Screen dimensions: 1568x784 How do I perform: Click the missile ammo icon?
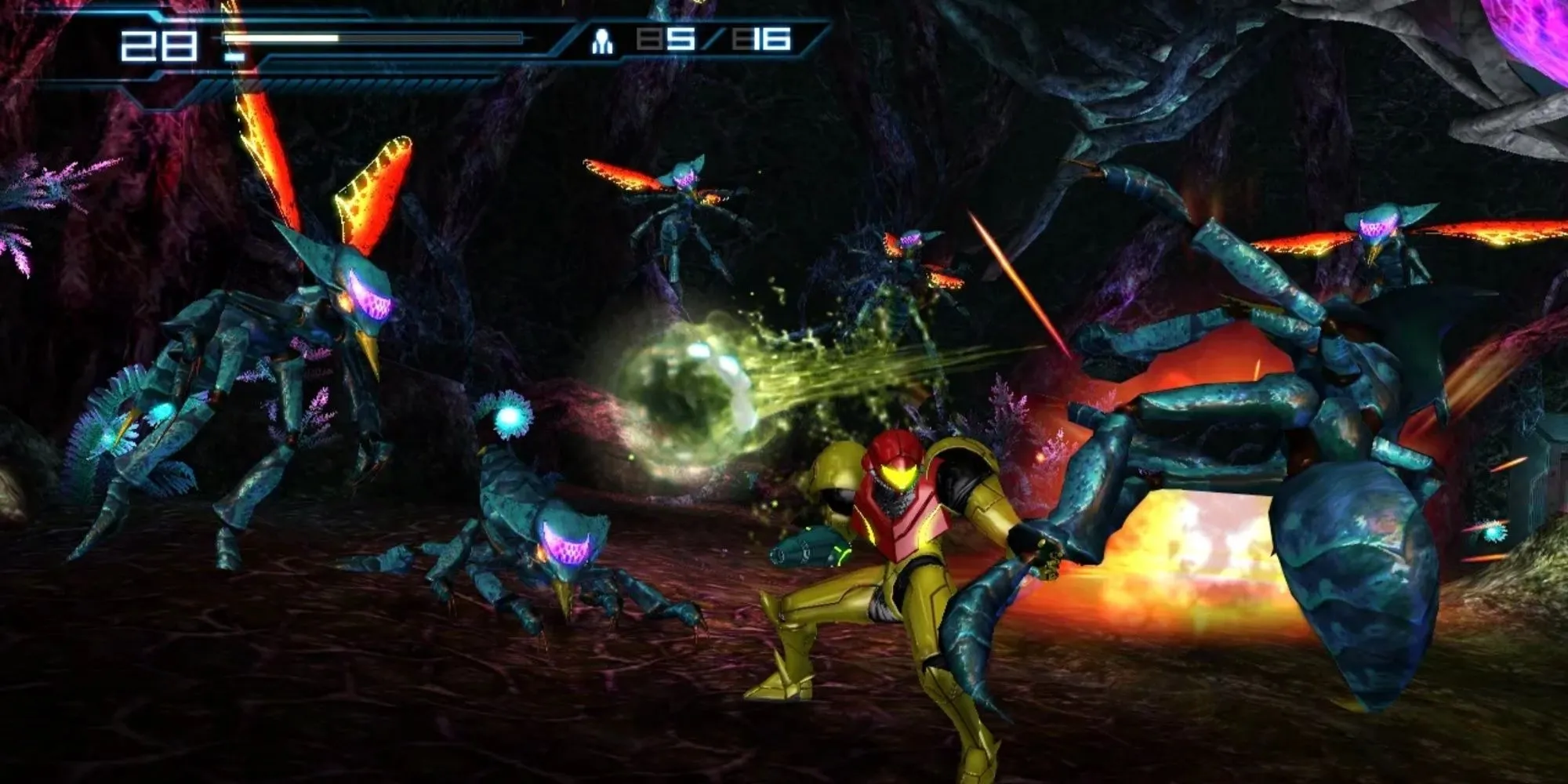click(x=602, y=41)
